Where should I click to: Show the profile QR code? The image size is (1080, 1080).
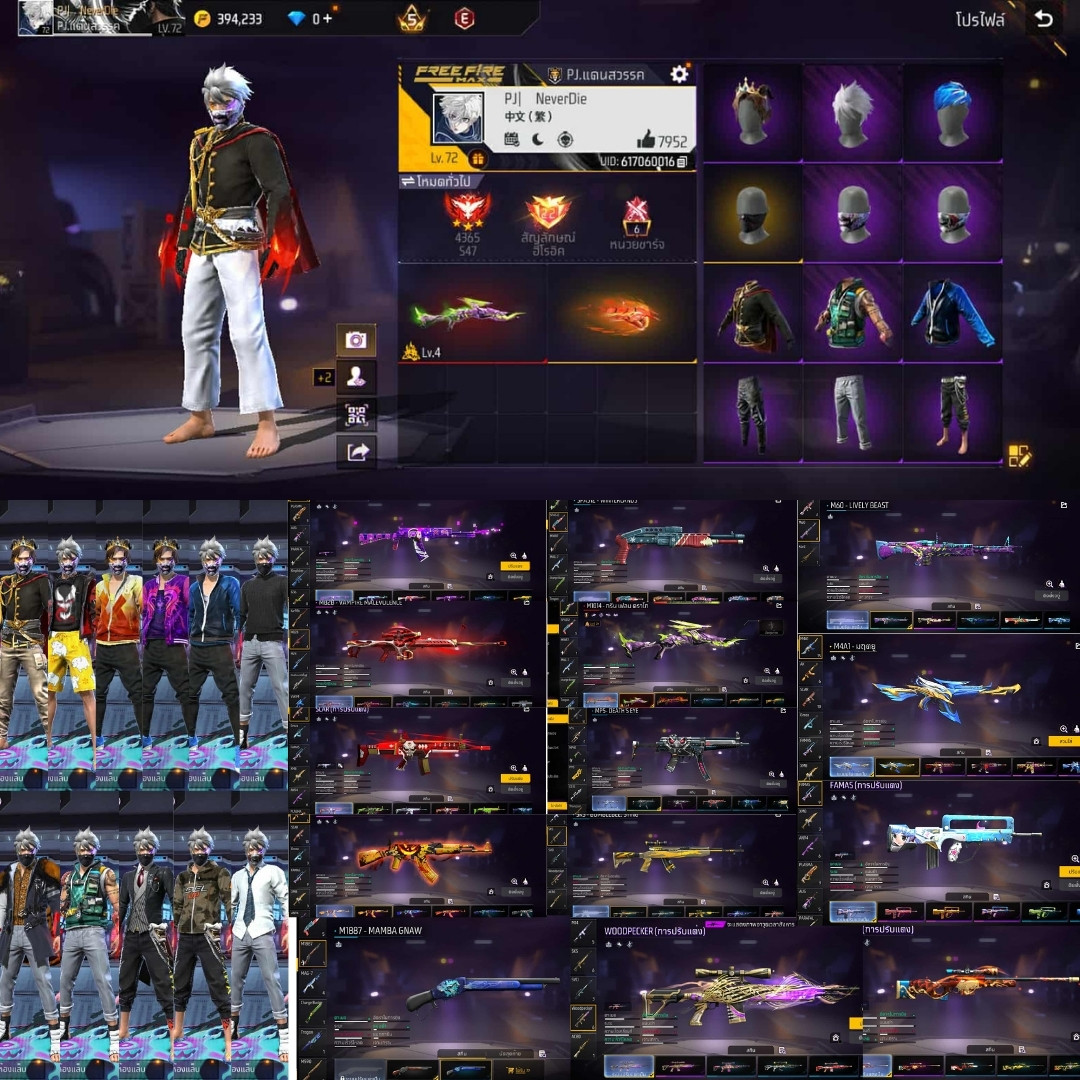coord(356,414)
